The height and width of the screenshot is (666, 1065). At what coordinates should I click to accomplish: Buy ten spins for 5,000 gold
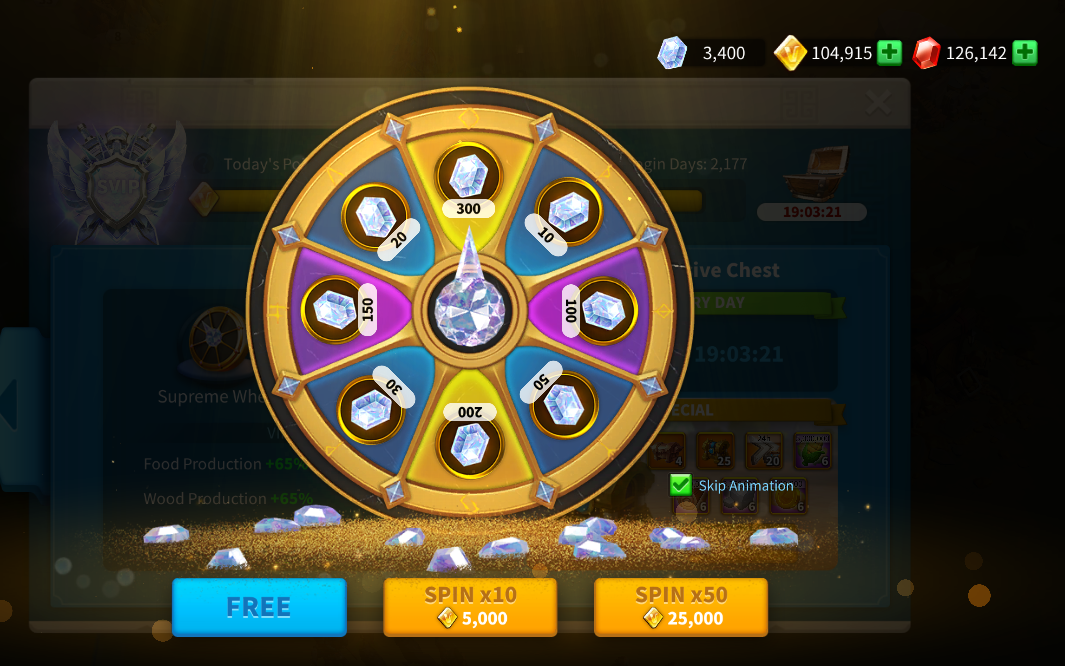click(x=470, y=607)
